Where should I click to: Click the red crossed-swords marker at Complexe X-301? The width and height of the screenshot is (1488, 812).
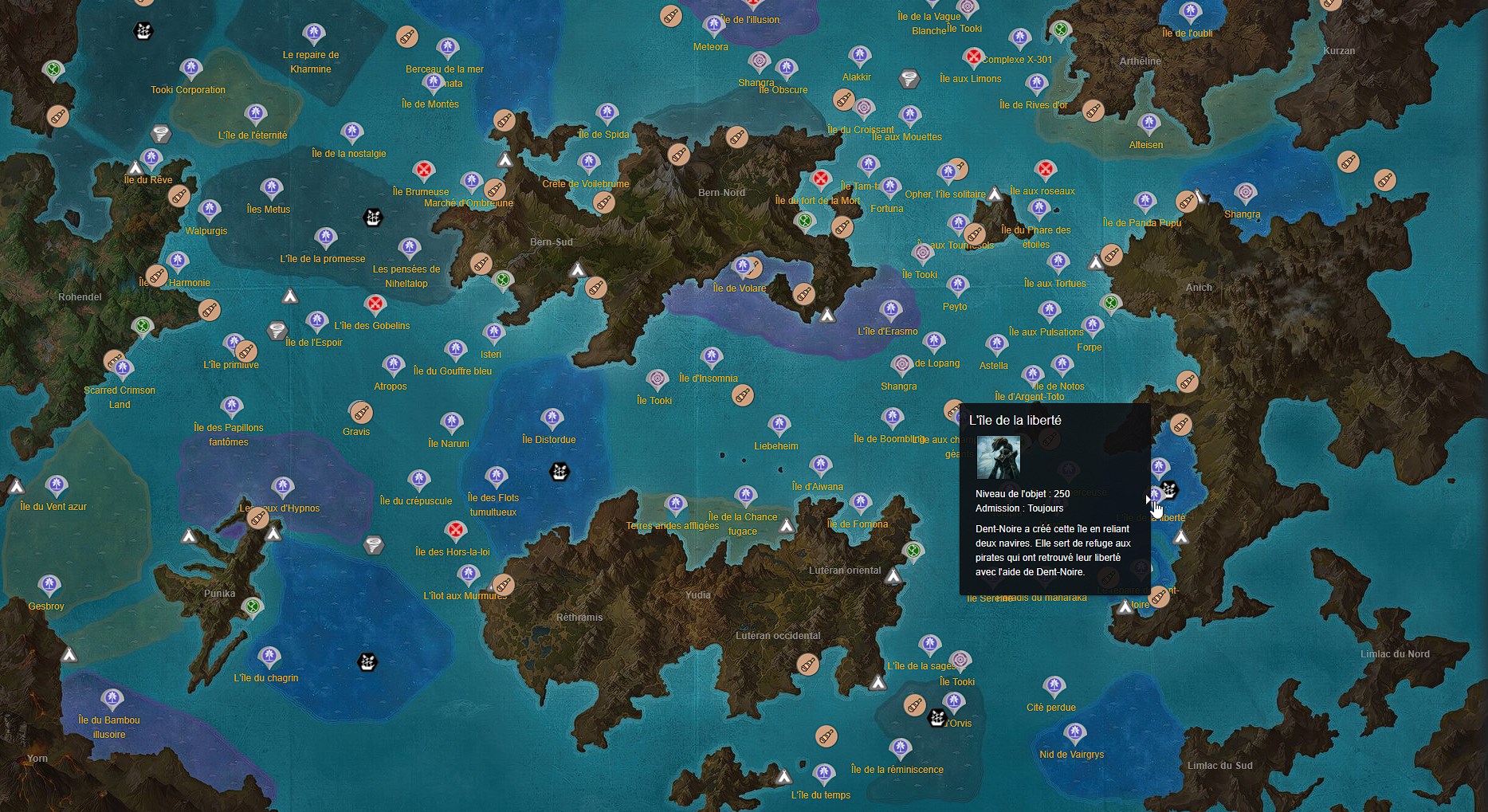976,57
